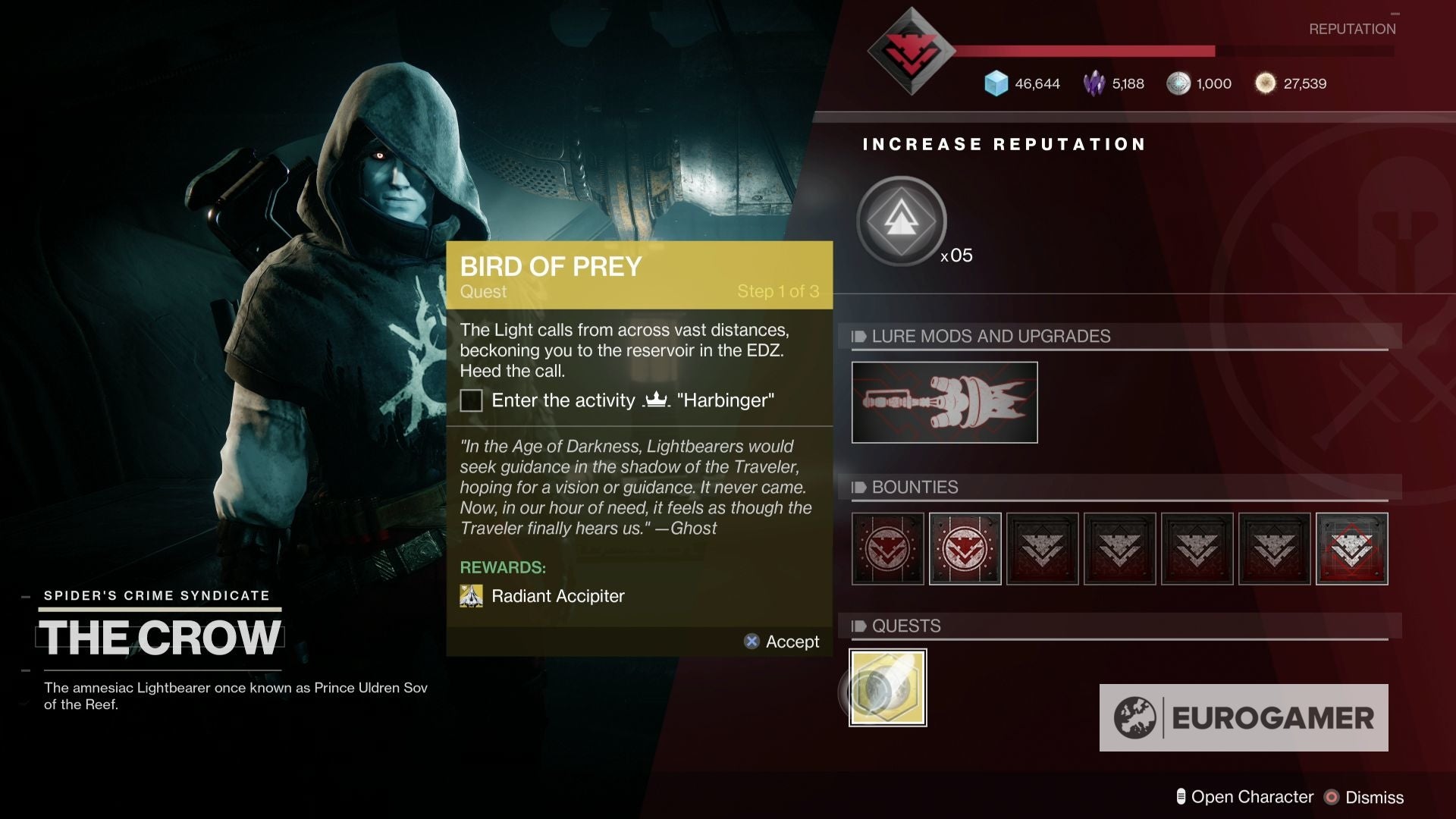Accept the Bird of Prey quest

780,642
